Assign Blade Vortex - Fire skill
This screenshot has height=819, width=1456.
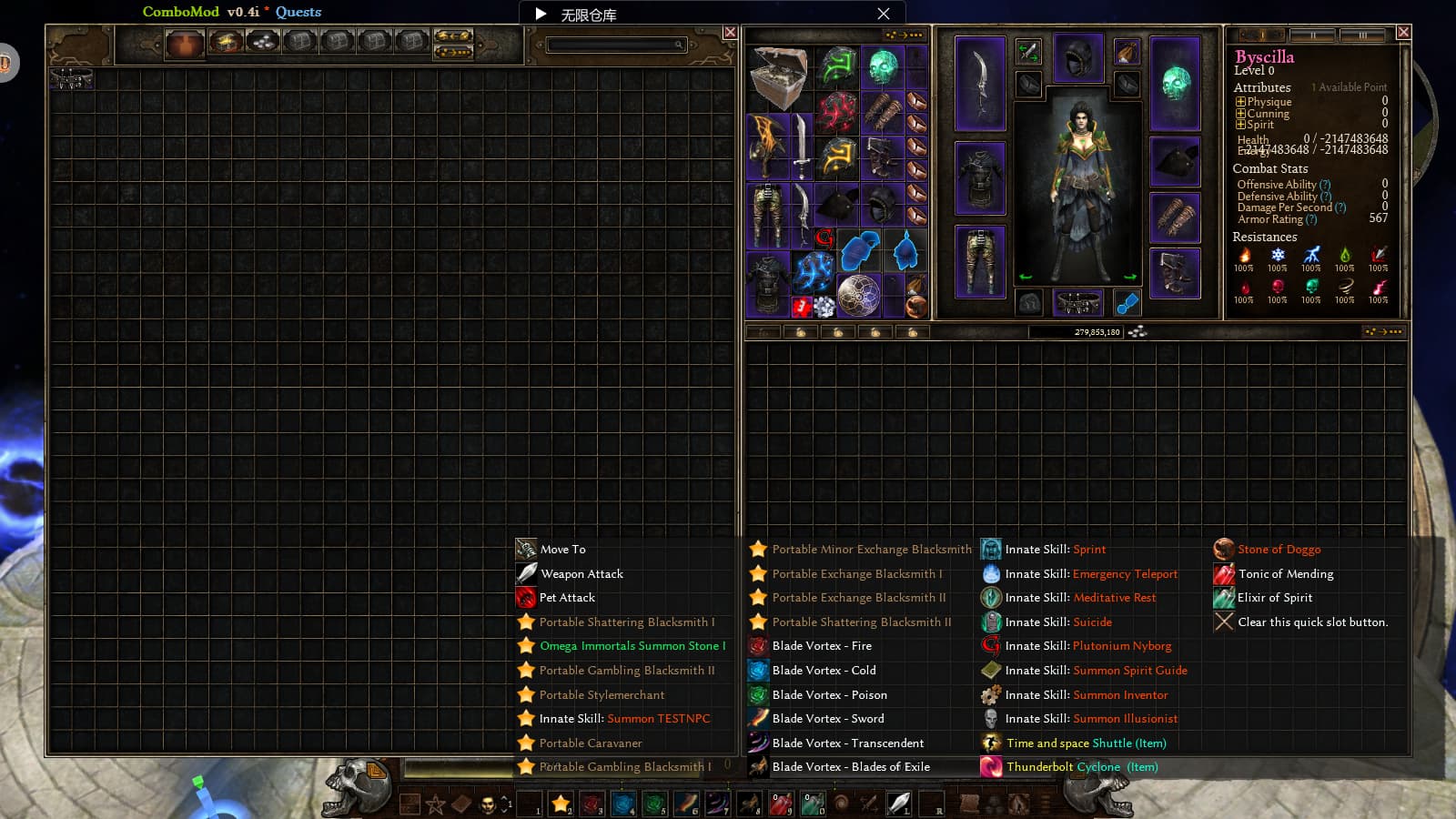pyautogui.click(x=821, y=646)
